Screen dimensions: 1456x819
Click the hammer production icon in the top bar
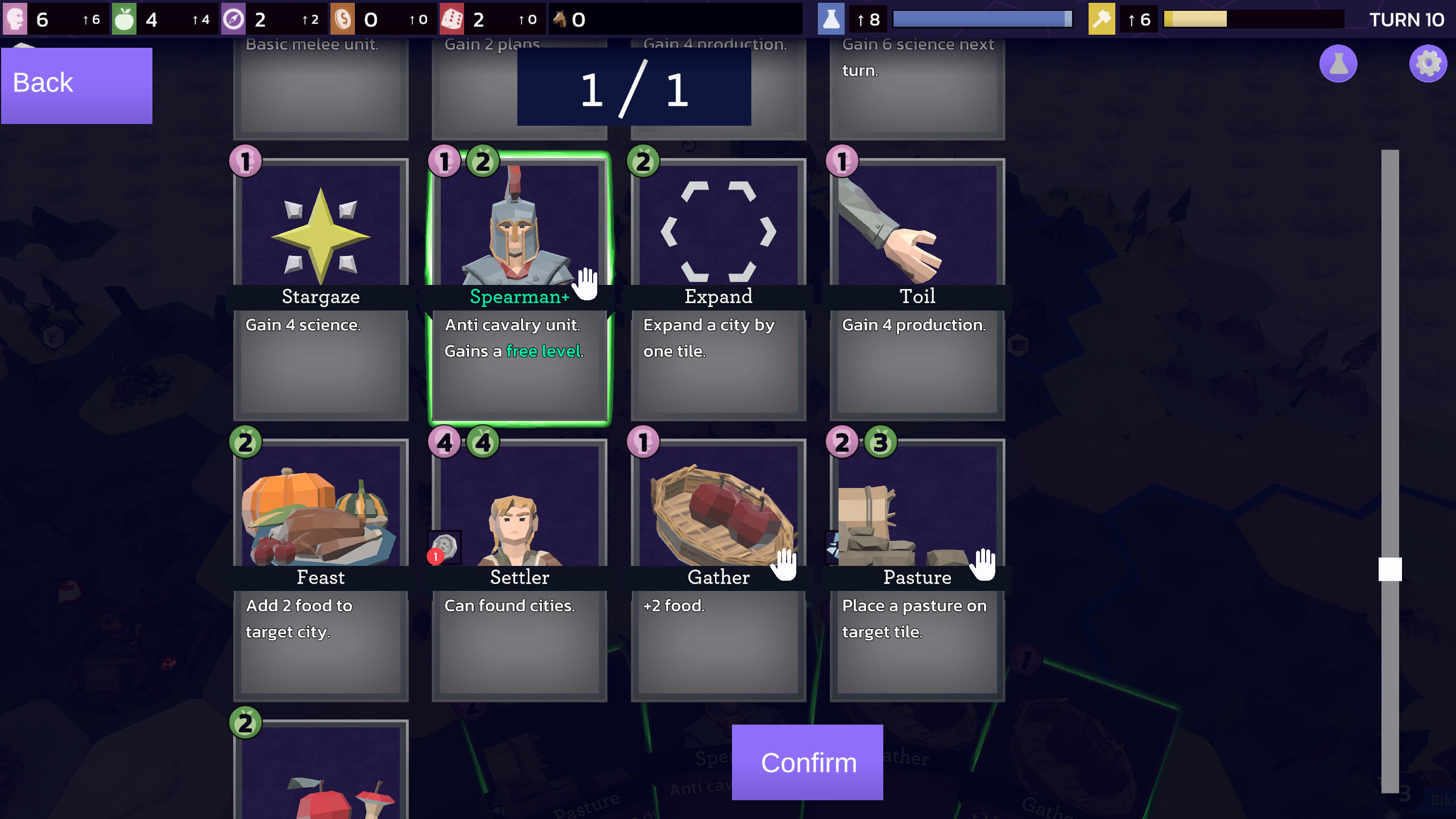1102,19
